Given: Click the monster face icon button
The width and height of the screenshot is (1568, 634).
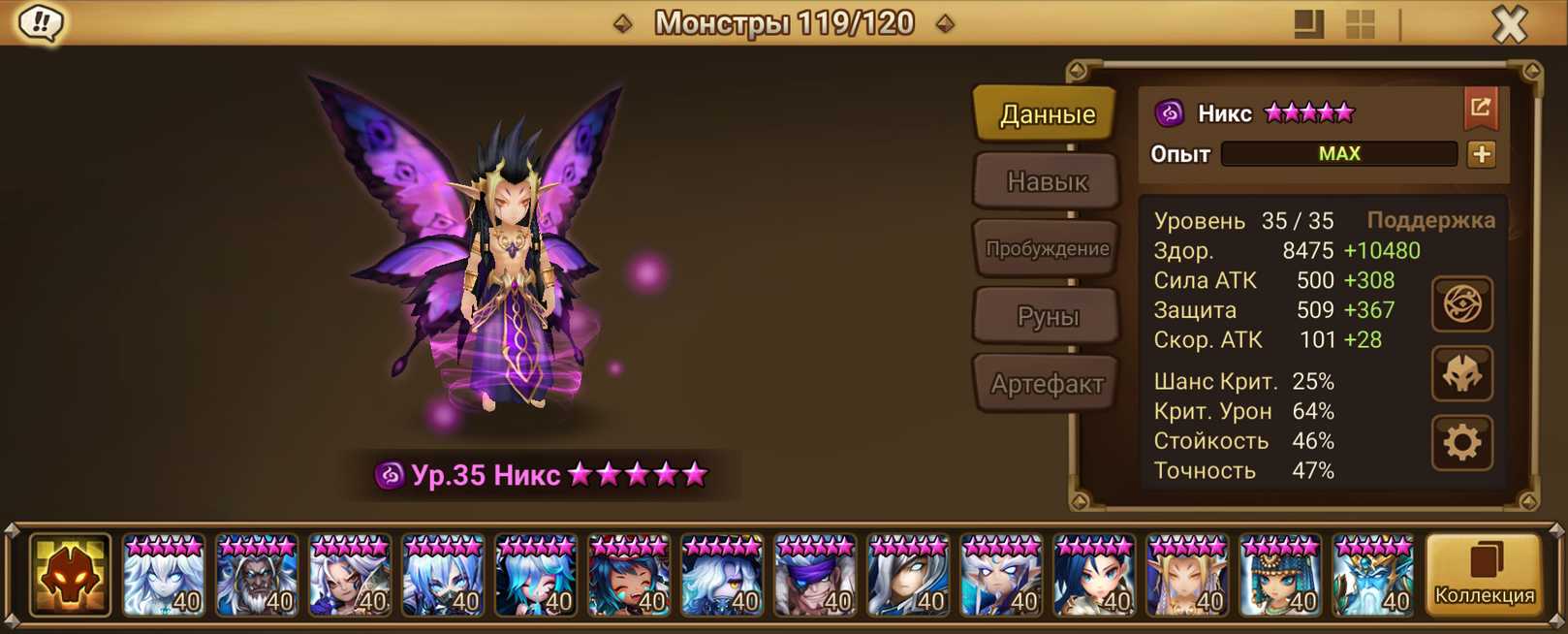Looking at the screenshot, I should point(1461,374).
